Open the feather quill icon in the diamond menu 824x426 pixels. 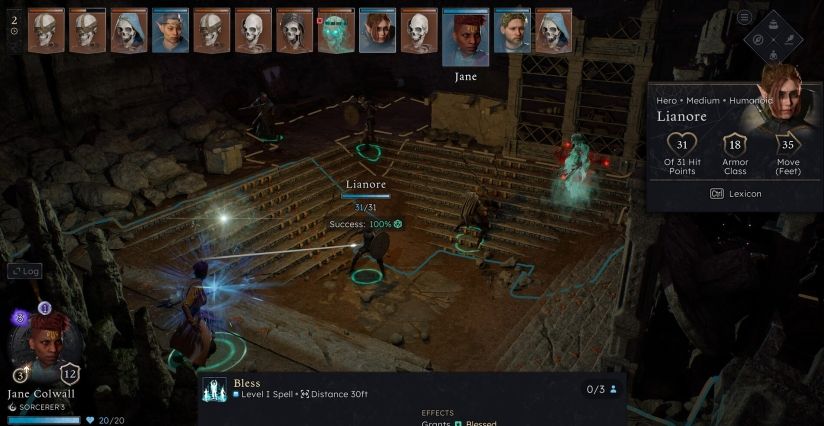pyautogui.click(x=788, y=41)
